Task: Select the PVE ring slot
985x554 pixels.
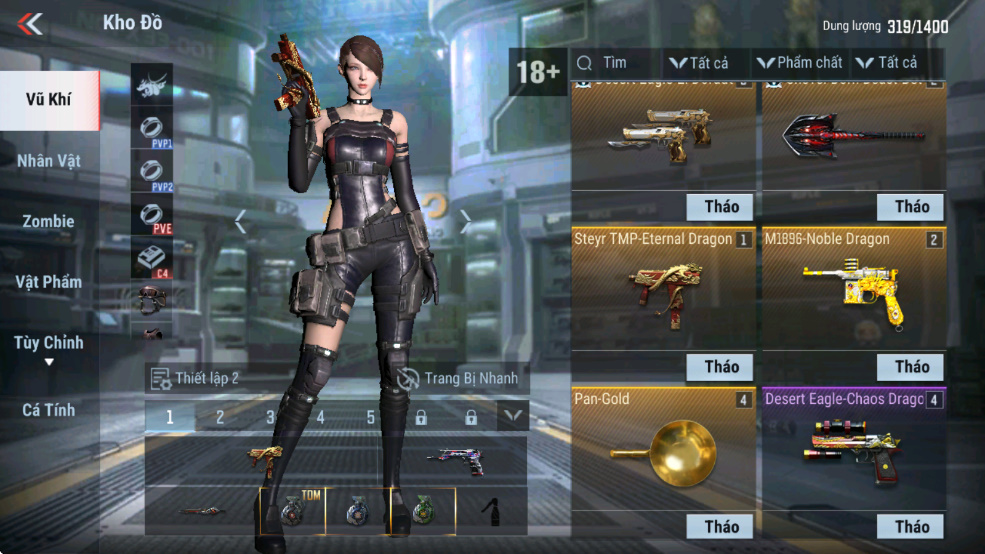Action: (152, 216)
